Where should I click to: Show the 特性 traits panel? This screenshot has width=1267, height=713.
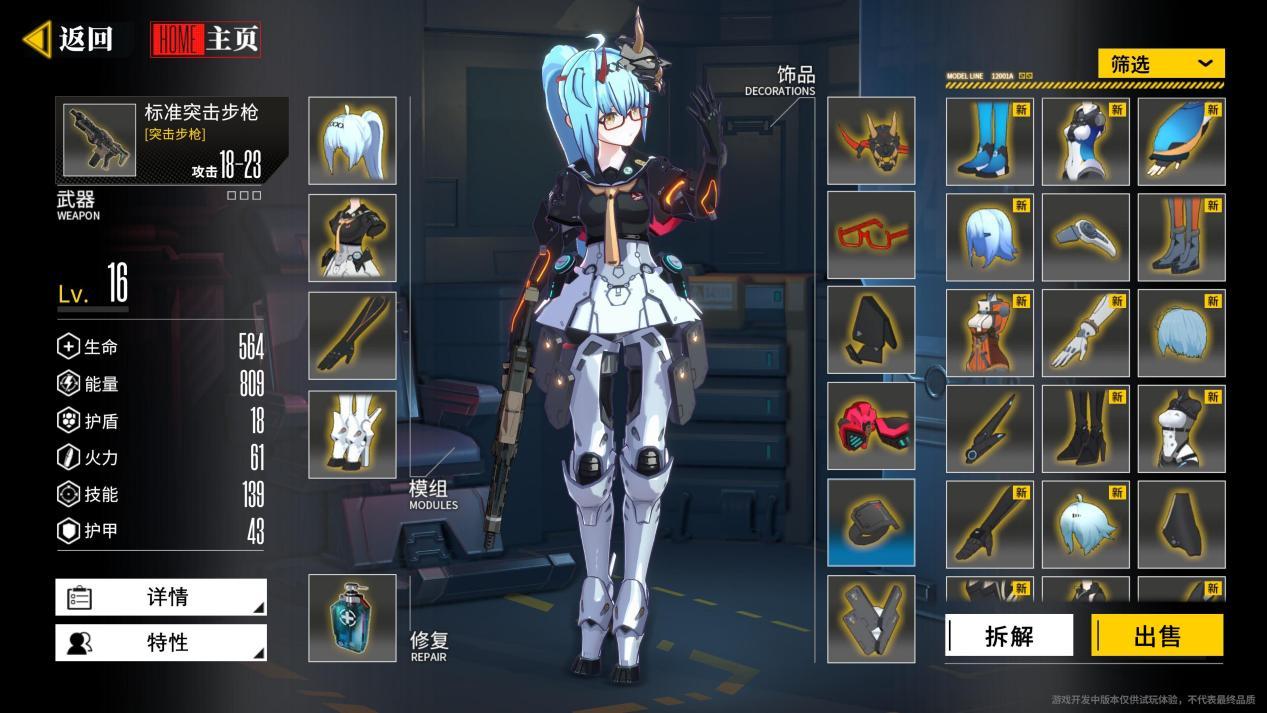tap(161, 642)
